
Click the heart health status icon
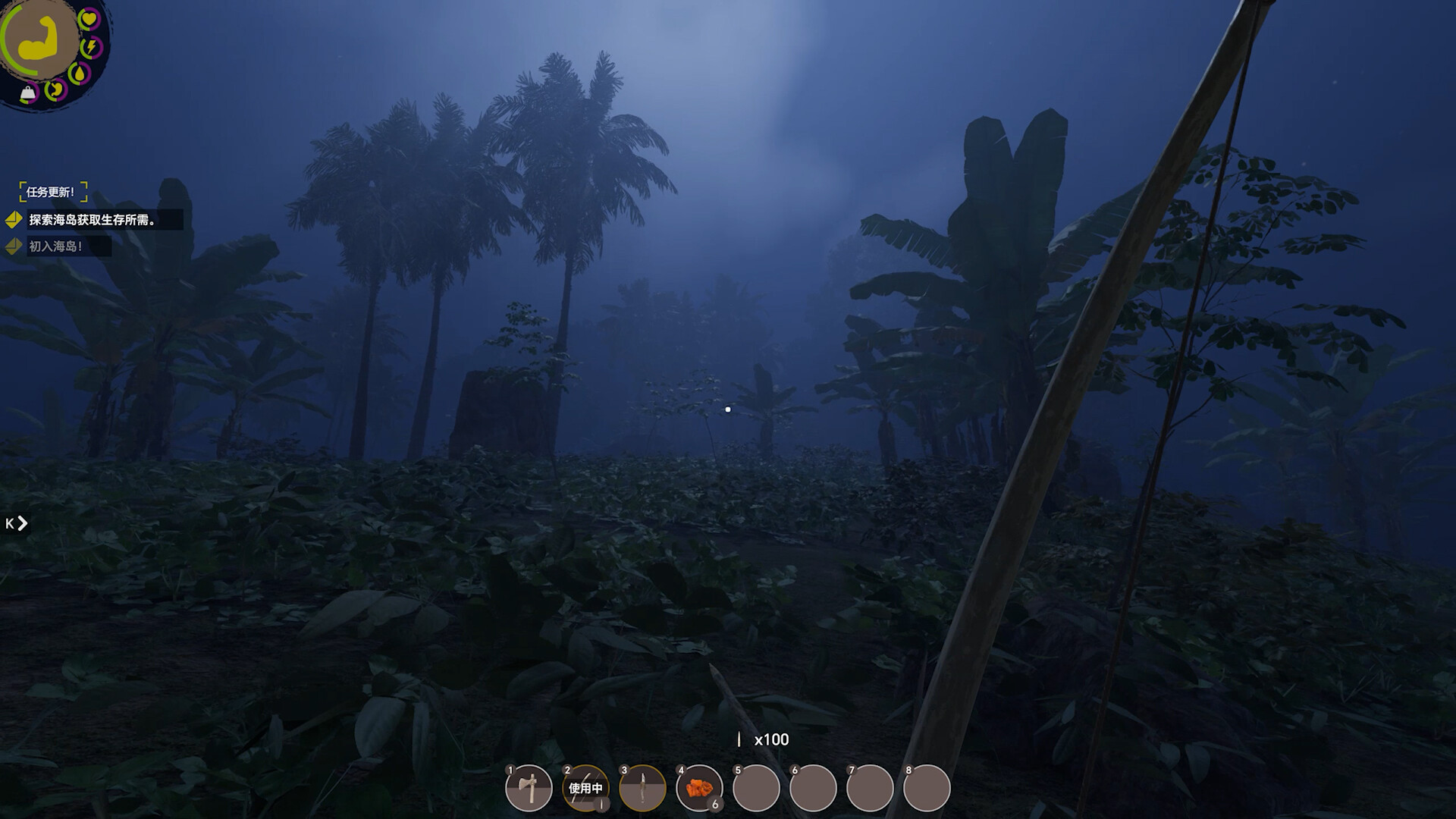tap(89, 18)
